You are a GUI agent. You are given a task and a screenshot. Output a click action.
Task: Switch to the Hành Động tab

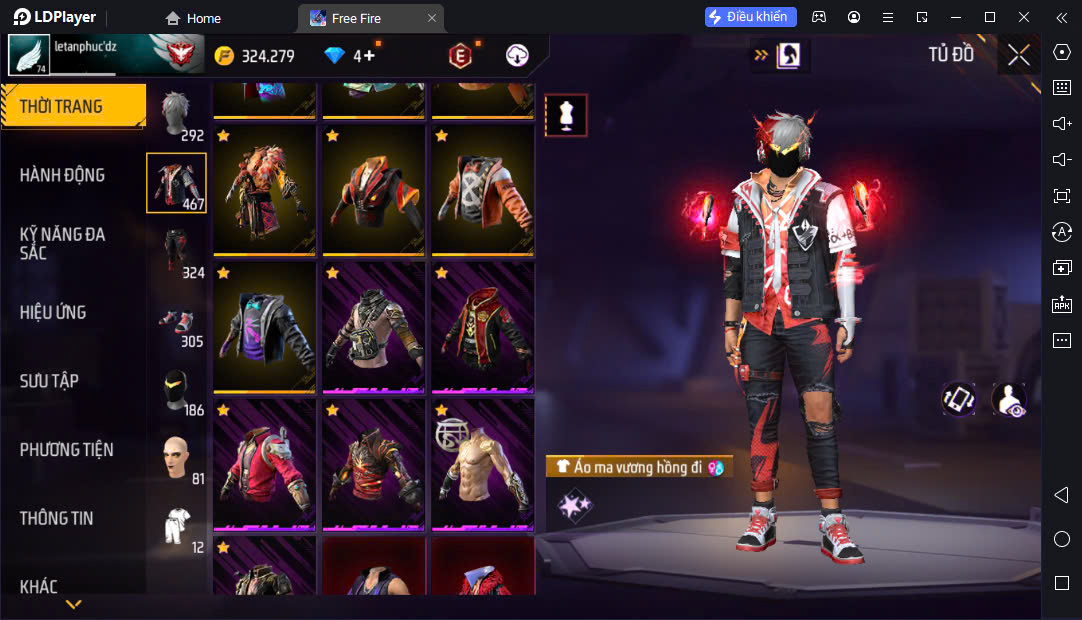point(62,175)
